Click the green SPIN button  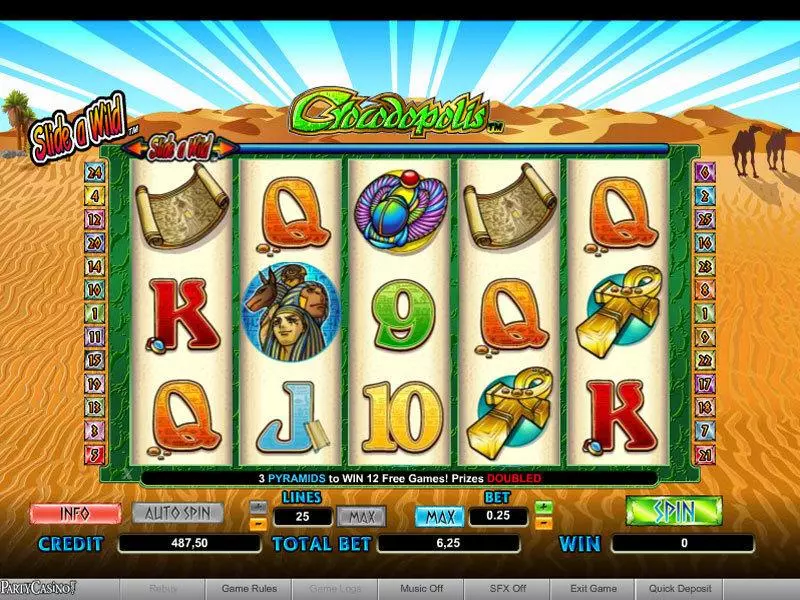(x=673, y=511)
